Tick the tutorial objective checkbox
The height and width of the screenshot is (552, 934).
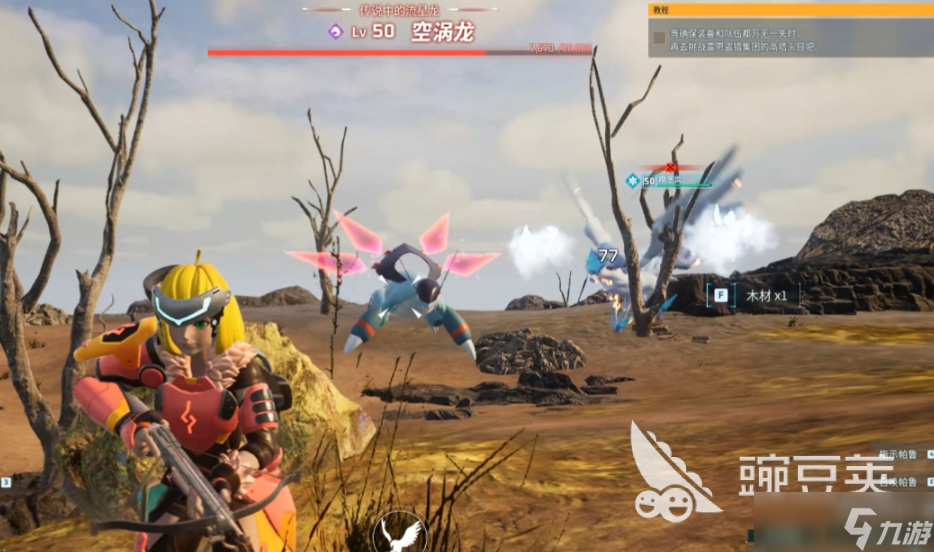[x=659, y=39]
